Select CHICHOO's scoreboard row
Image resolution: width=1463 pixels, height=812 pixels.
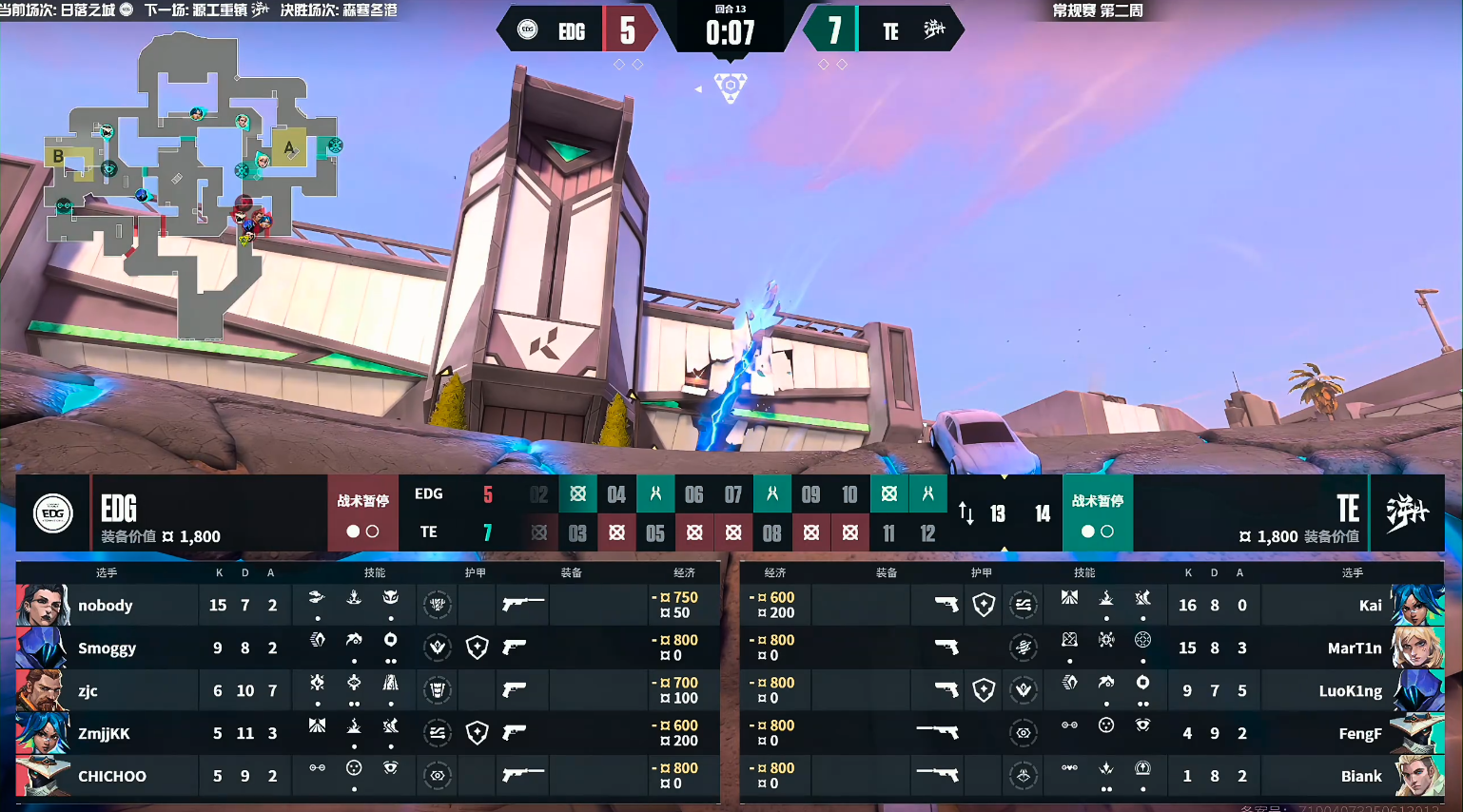(366, 776)
